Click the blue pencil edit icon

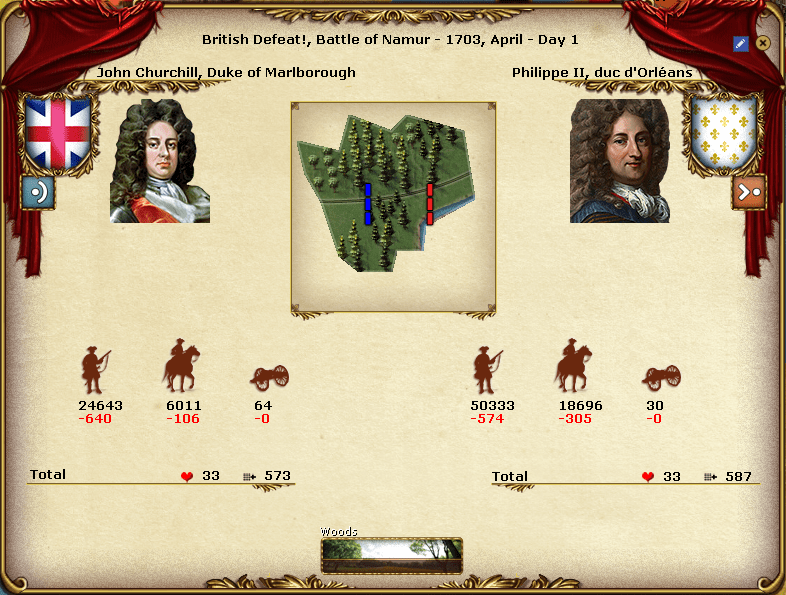click(x=740, y=43)
